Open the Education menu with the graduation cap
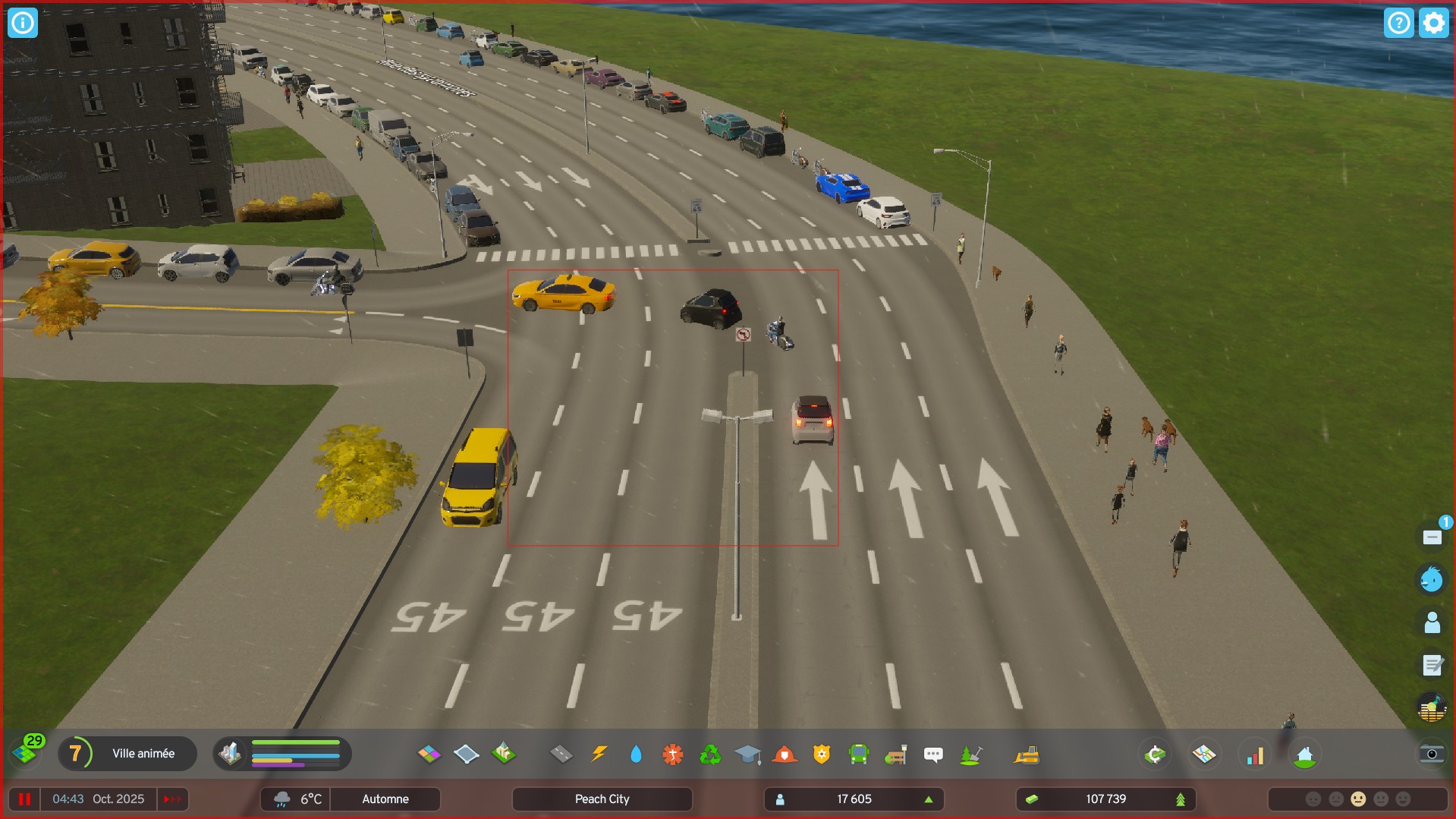This screenshot has width=1456, height=819. [748, 754]
